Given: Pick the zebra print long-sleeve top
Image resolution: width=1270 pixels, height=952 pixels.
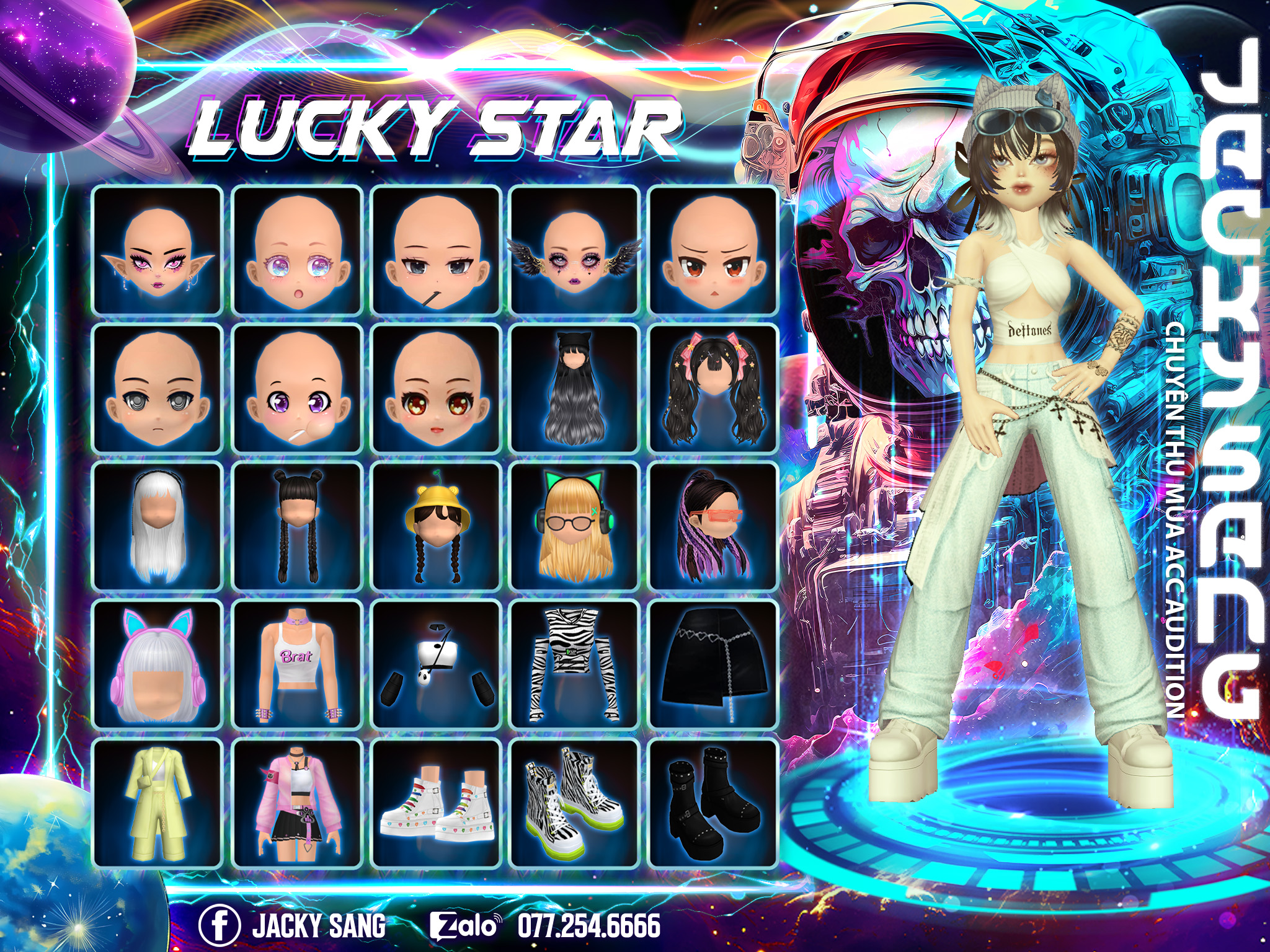Looking at the screenshot, I should click(574, 665).
